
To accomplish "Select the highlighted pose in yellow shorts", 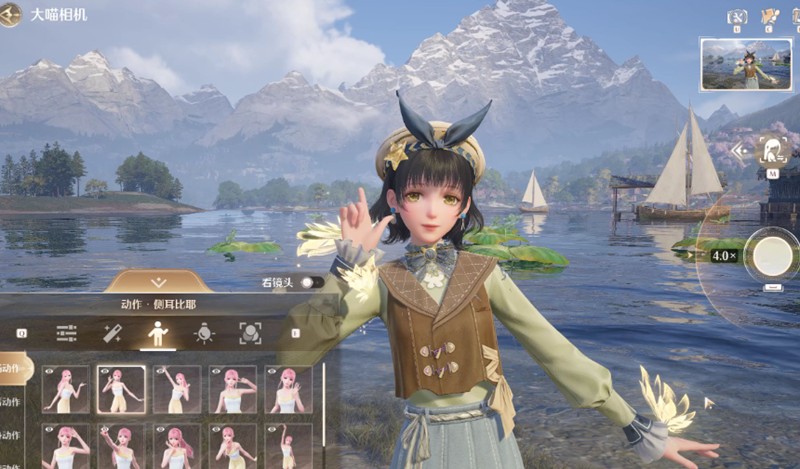I will tap(121, 389).
